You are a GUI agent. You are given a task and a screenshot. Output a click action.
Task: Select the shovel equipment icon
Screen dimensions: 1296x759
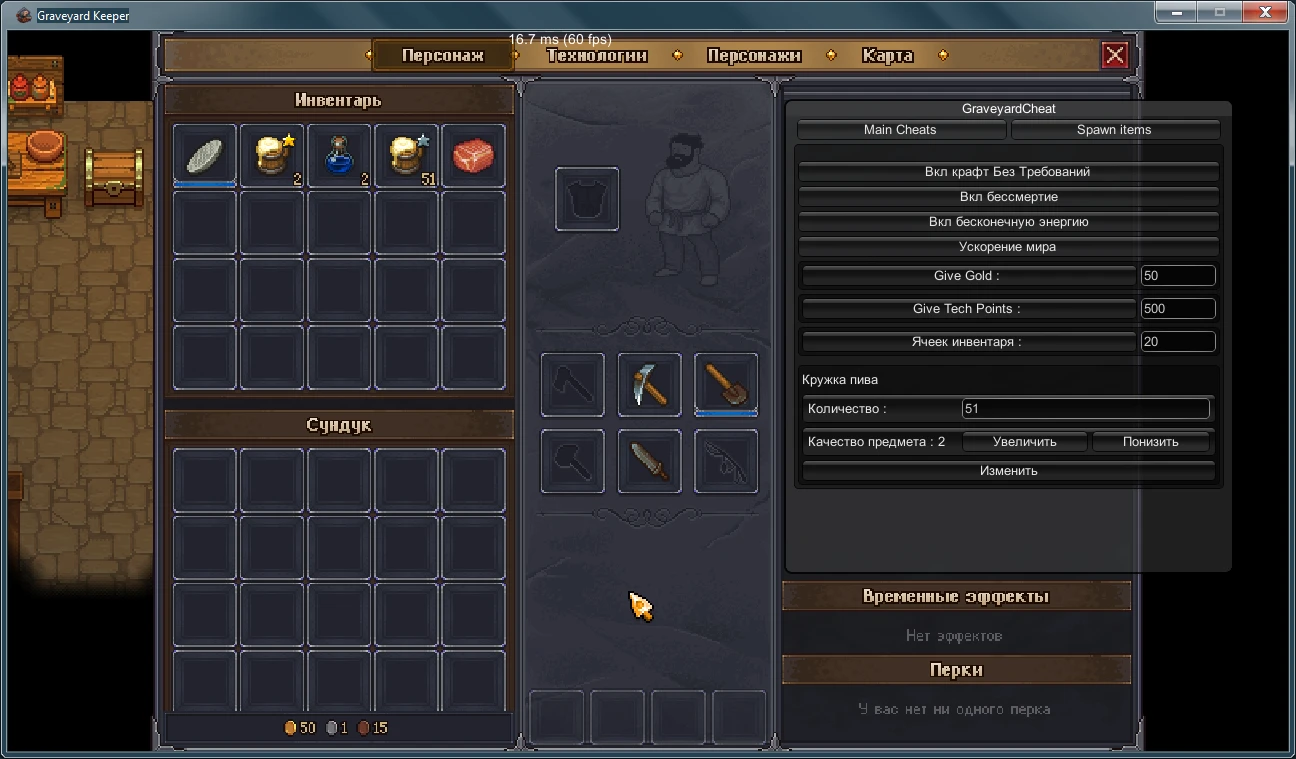(x=725, y=384)
